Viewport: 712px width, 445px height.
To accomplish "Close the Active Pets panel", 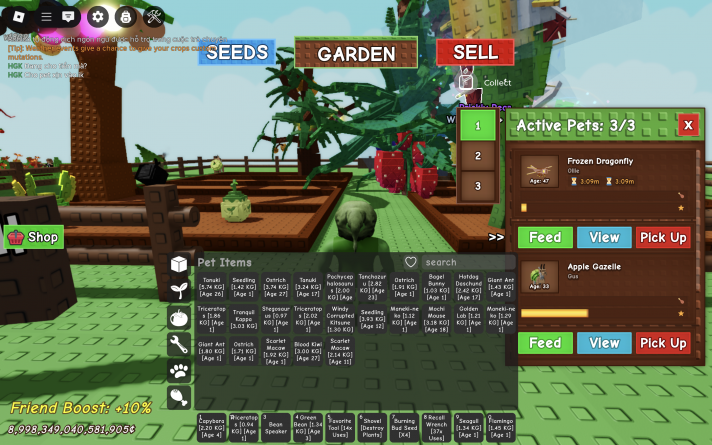I will 688,125.
